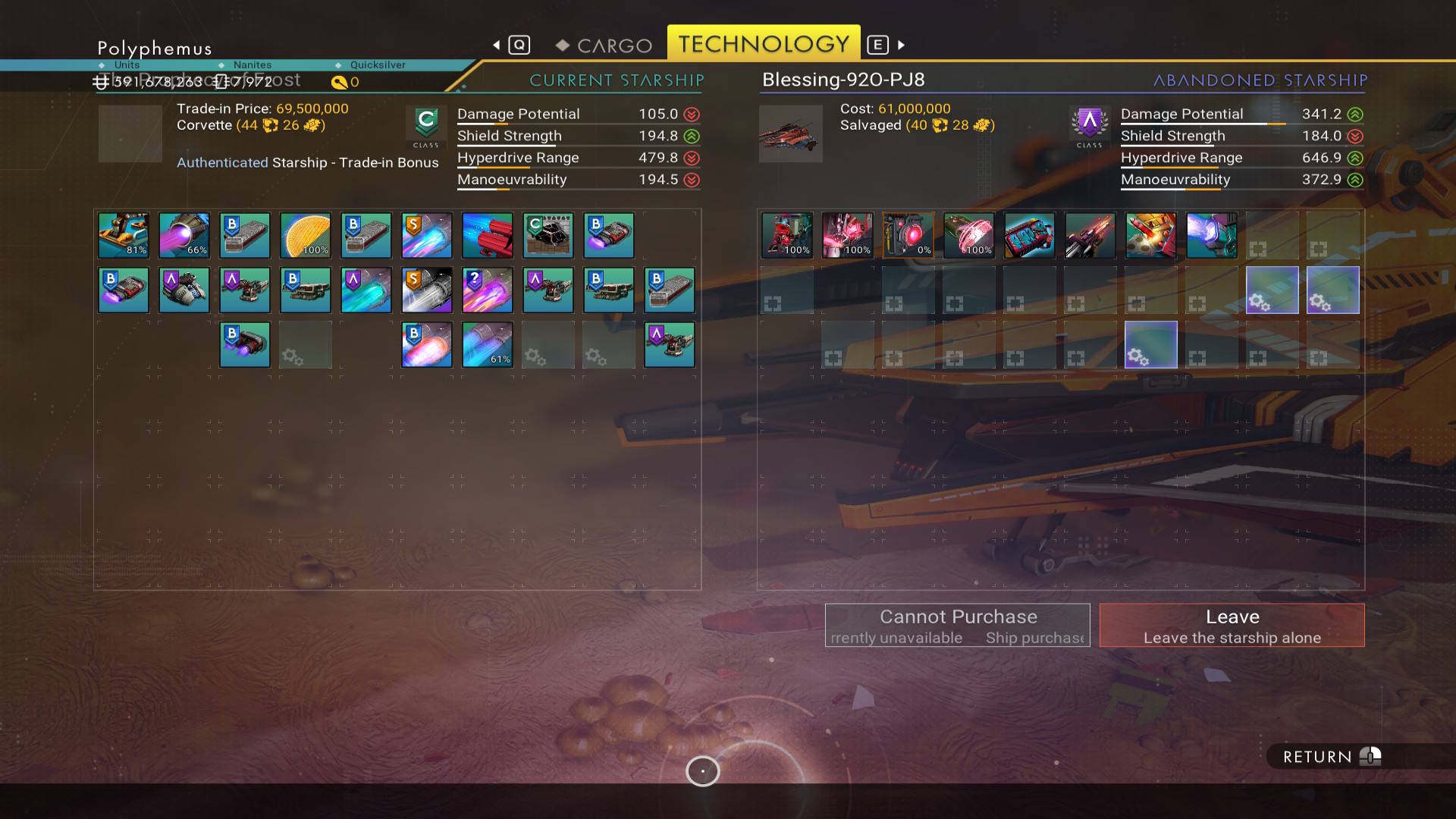
Task: Click the Cannot Purchase button
Action: click(x=957, y=626)
